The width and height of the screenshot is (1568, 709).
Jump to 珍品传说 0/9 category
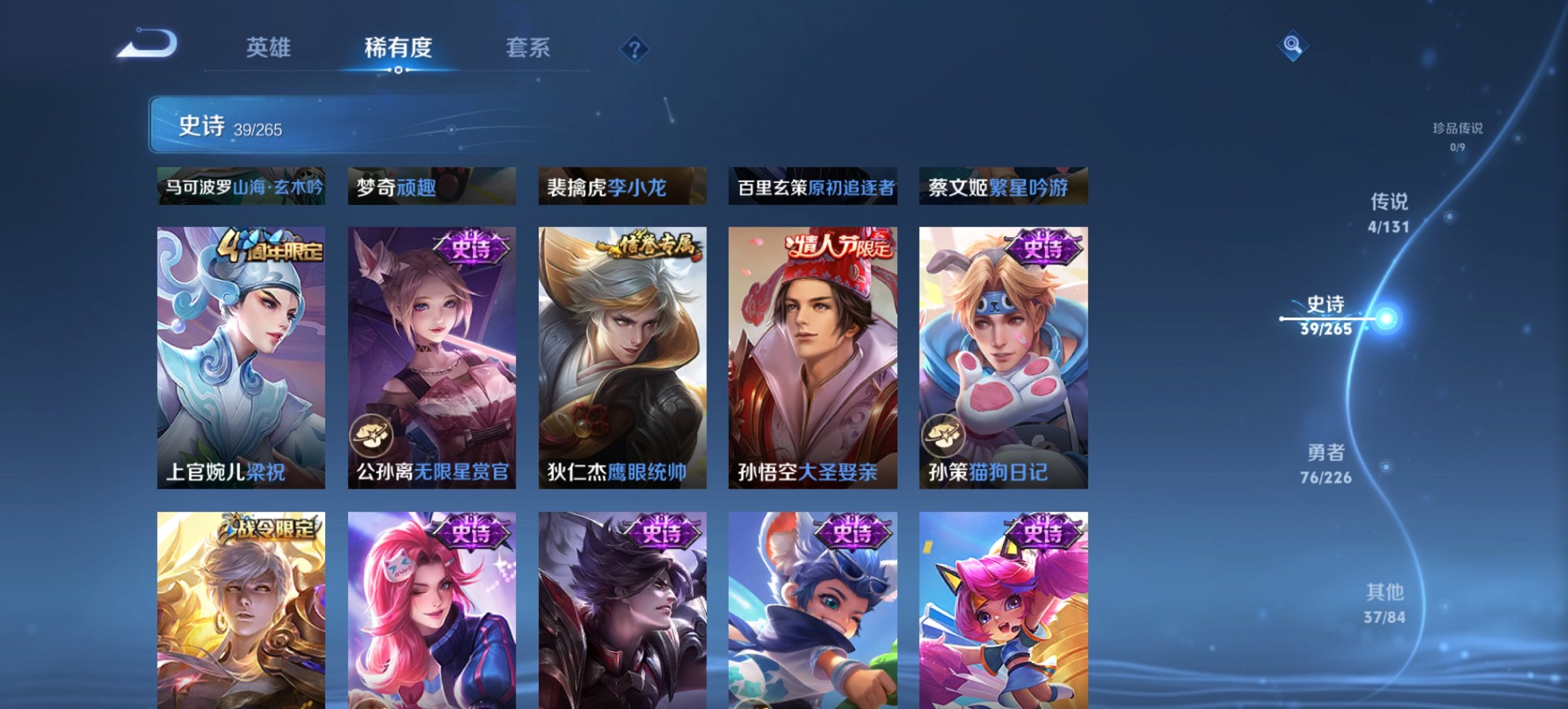click(1456, 134)
